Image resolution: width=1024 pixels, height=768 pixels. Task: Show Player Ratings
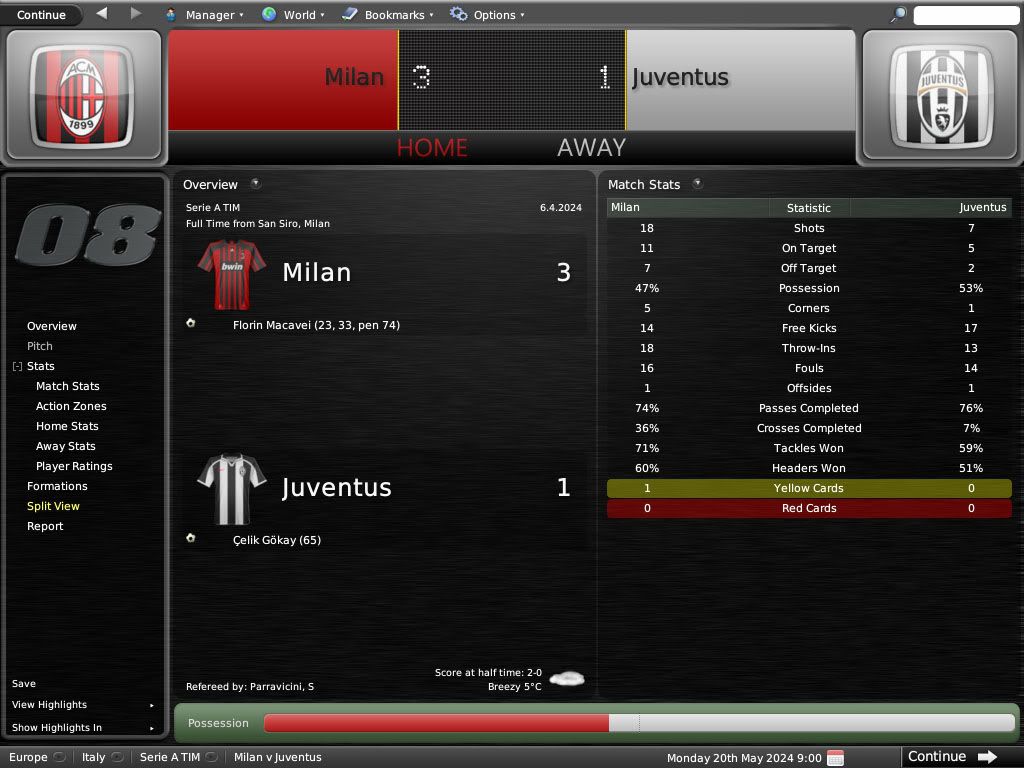point(74,466)
